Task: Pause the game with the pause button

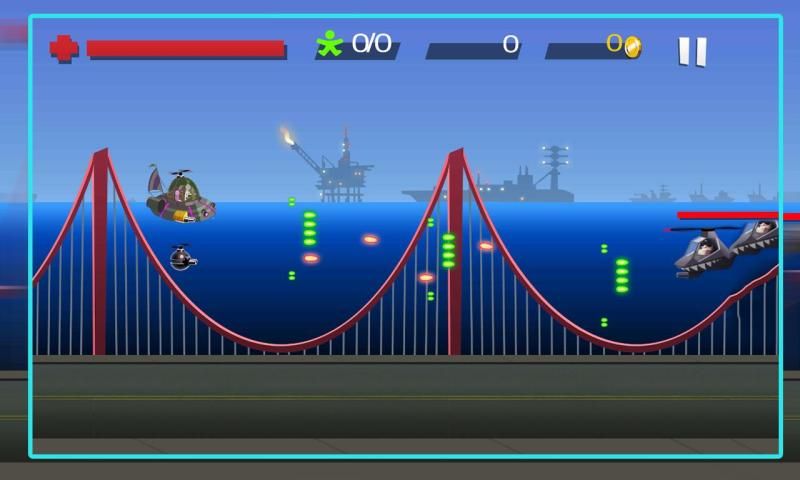Action: (692, 50)
